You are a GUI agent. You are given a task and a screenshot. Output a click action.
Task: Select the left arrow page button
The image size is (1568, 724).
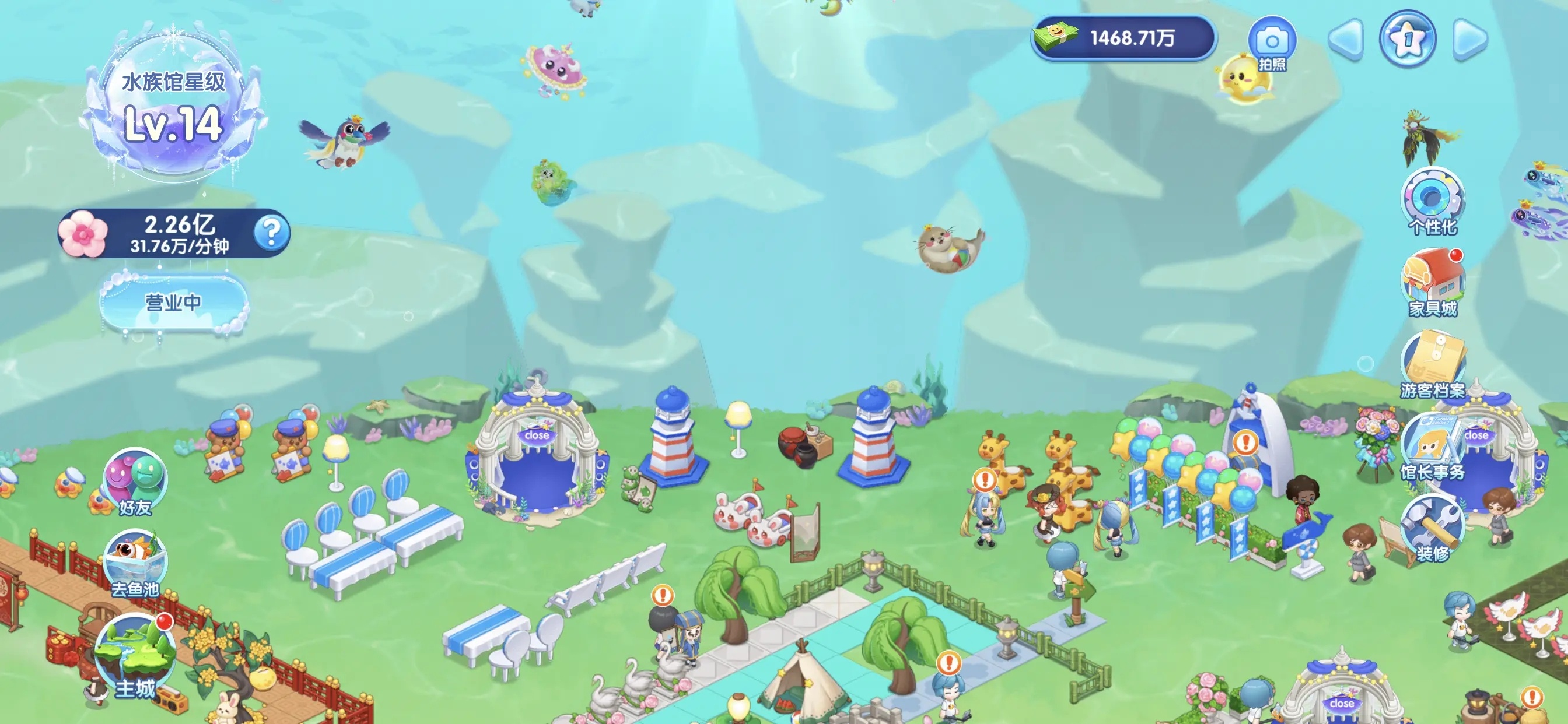coord(1346,40)
